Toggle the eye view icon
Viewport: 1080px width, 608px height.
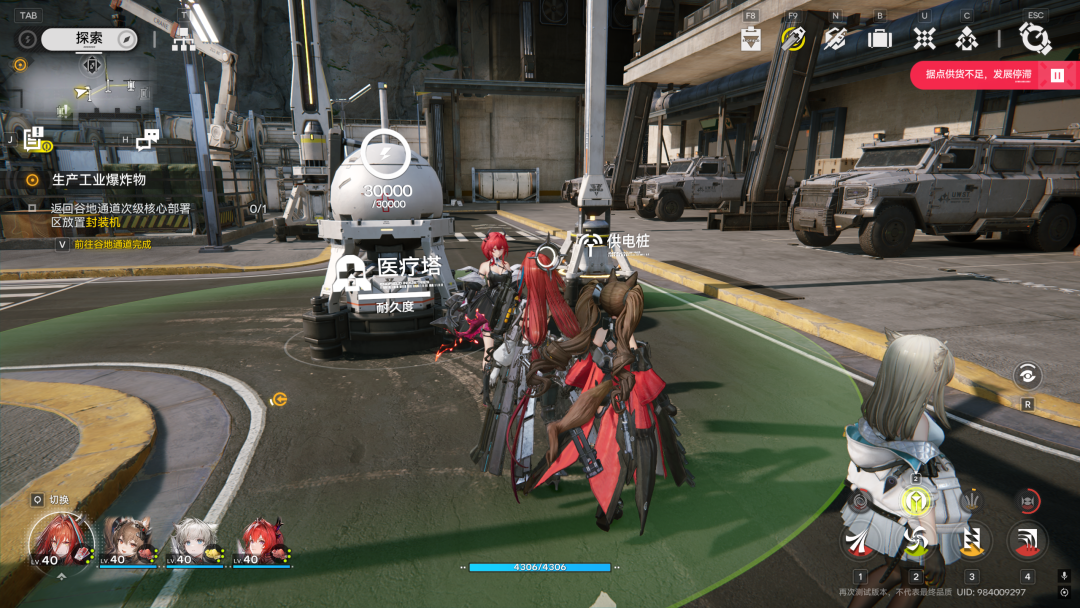point(1027,376)
